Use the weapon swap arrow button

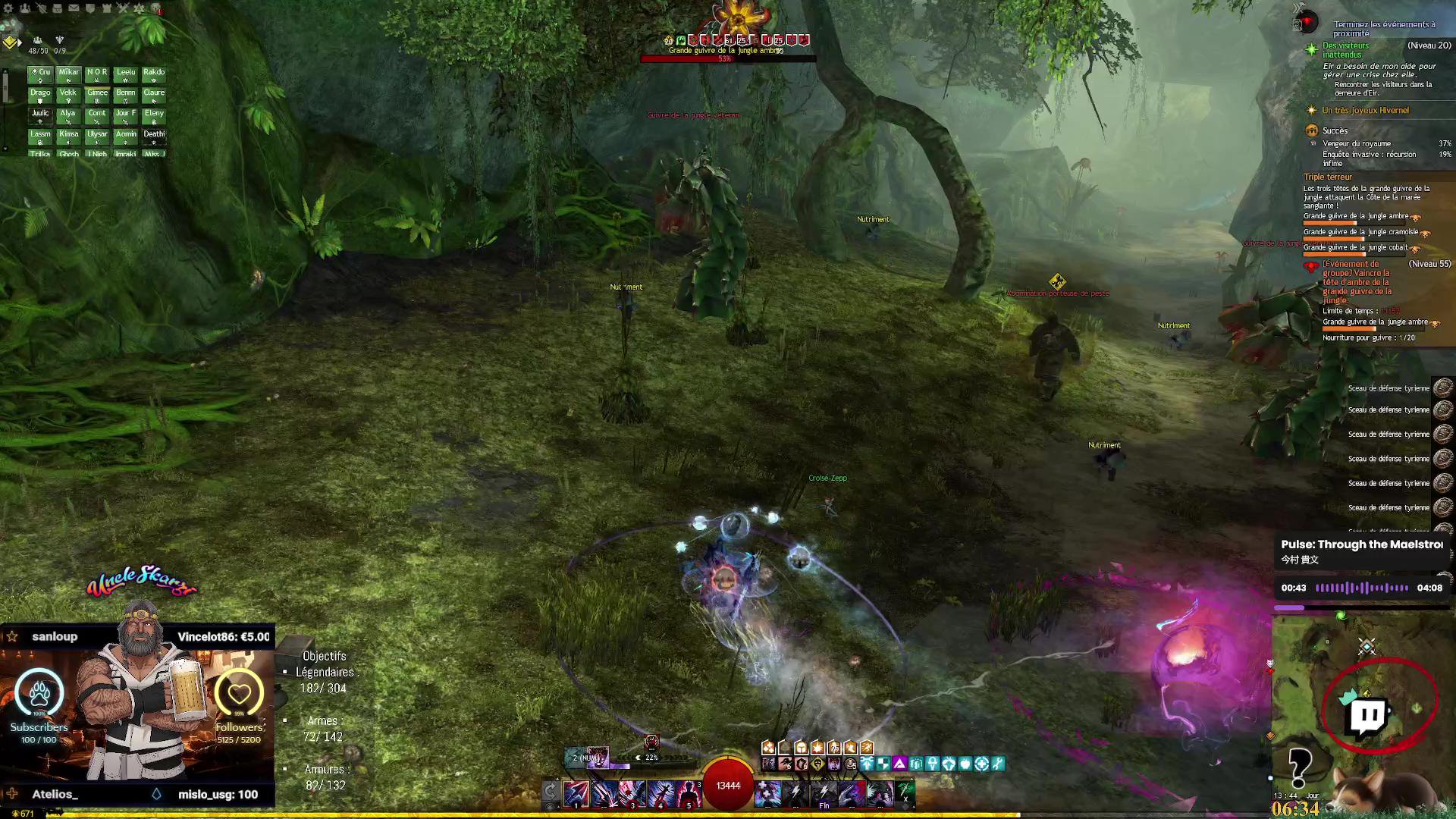(551, 792)
